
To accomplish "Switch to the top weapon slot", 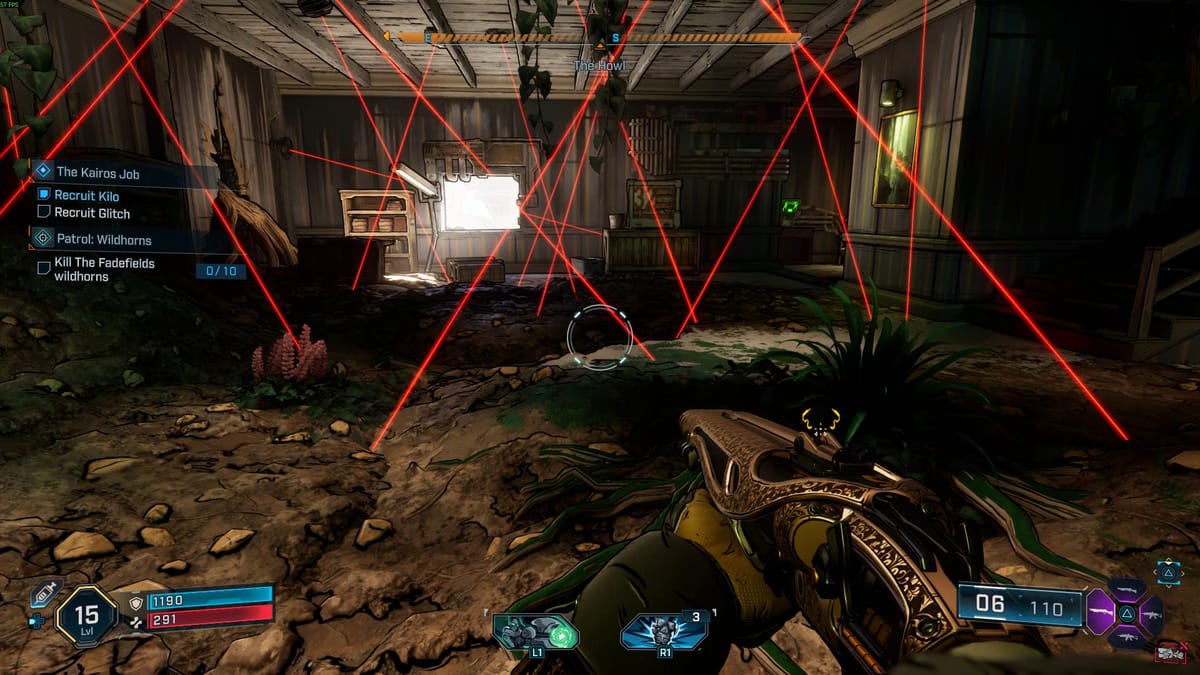I will (x=1127, y=590).
